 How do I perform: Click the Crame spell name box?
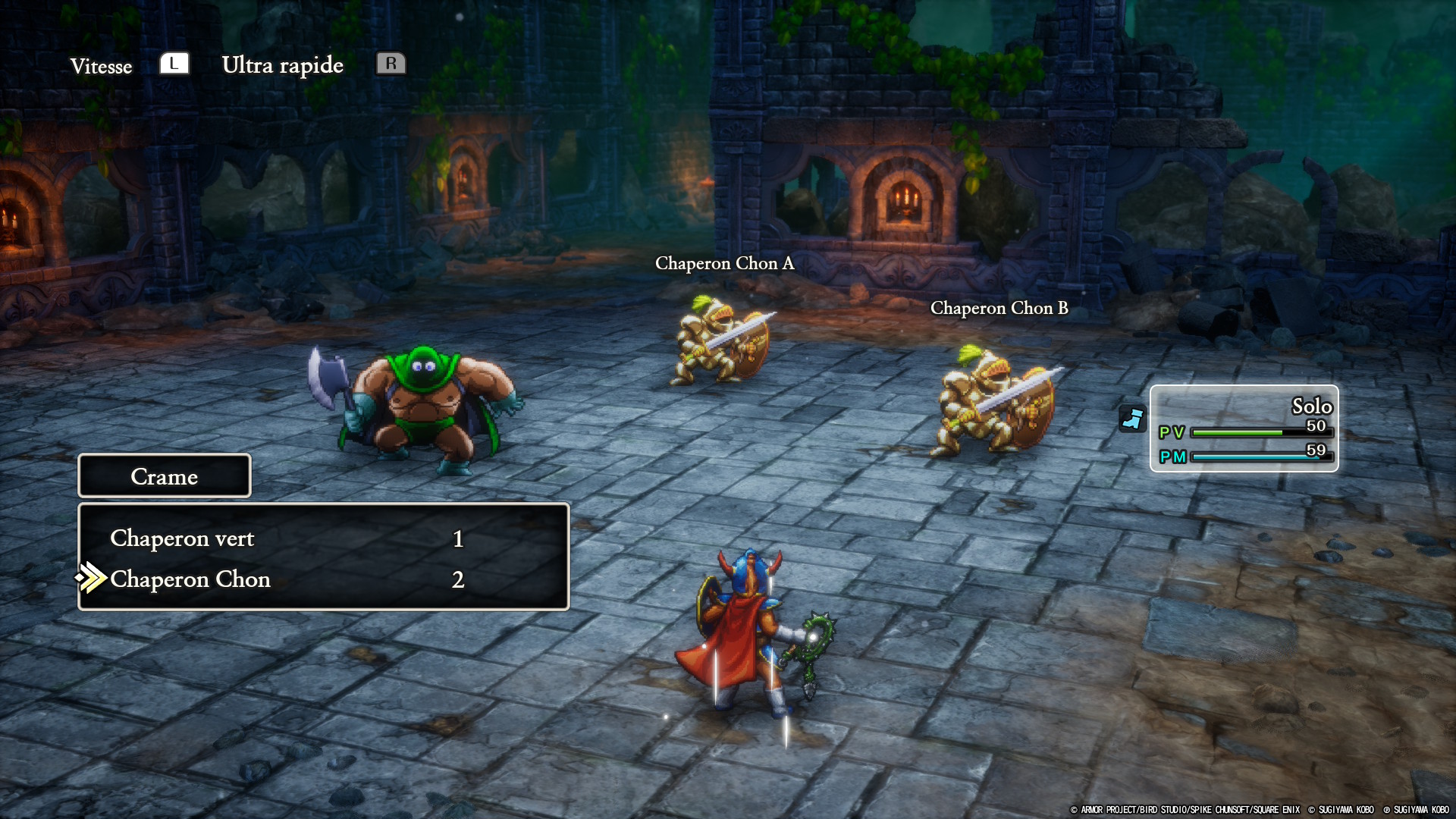164,476
